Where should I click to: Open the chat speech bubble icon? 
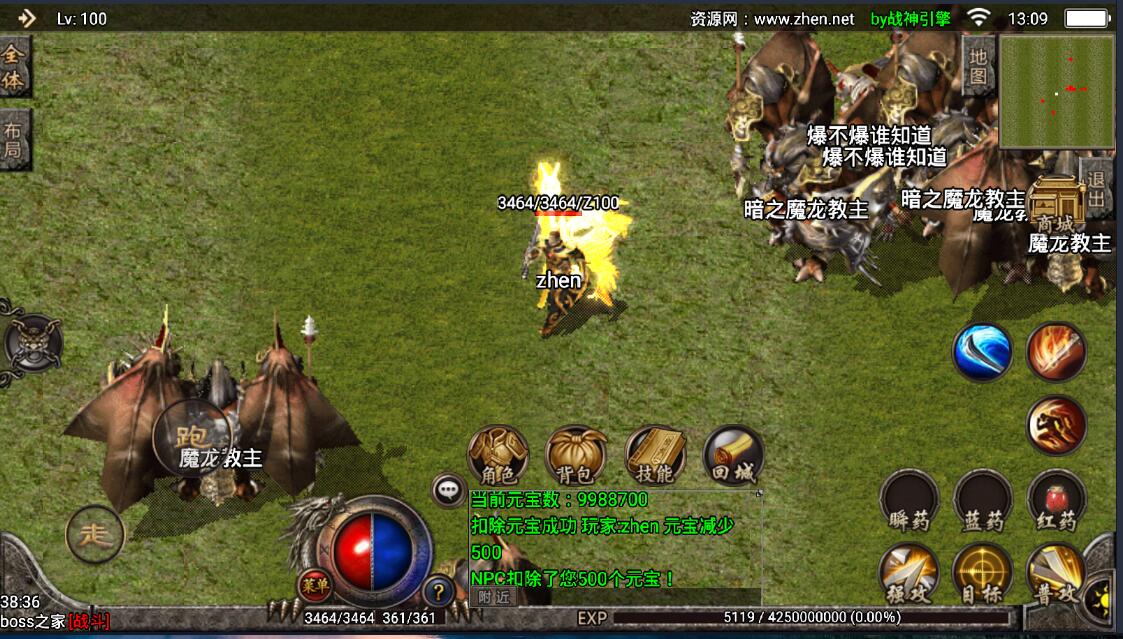(448, 490)
